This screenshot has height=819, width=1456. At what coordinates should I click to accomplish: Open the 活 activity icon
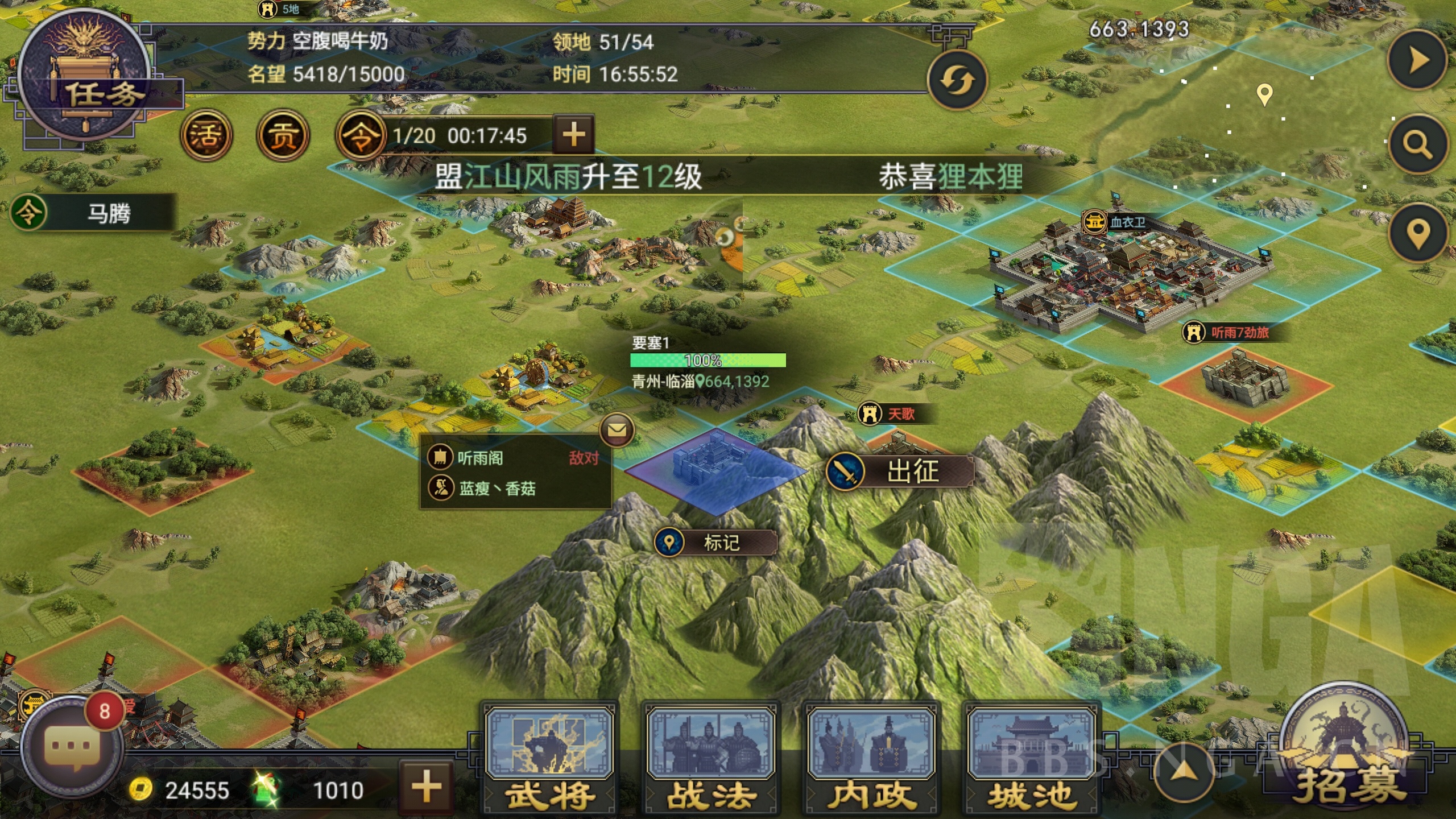tap(206, 135)
